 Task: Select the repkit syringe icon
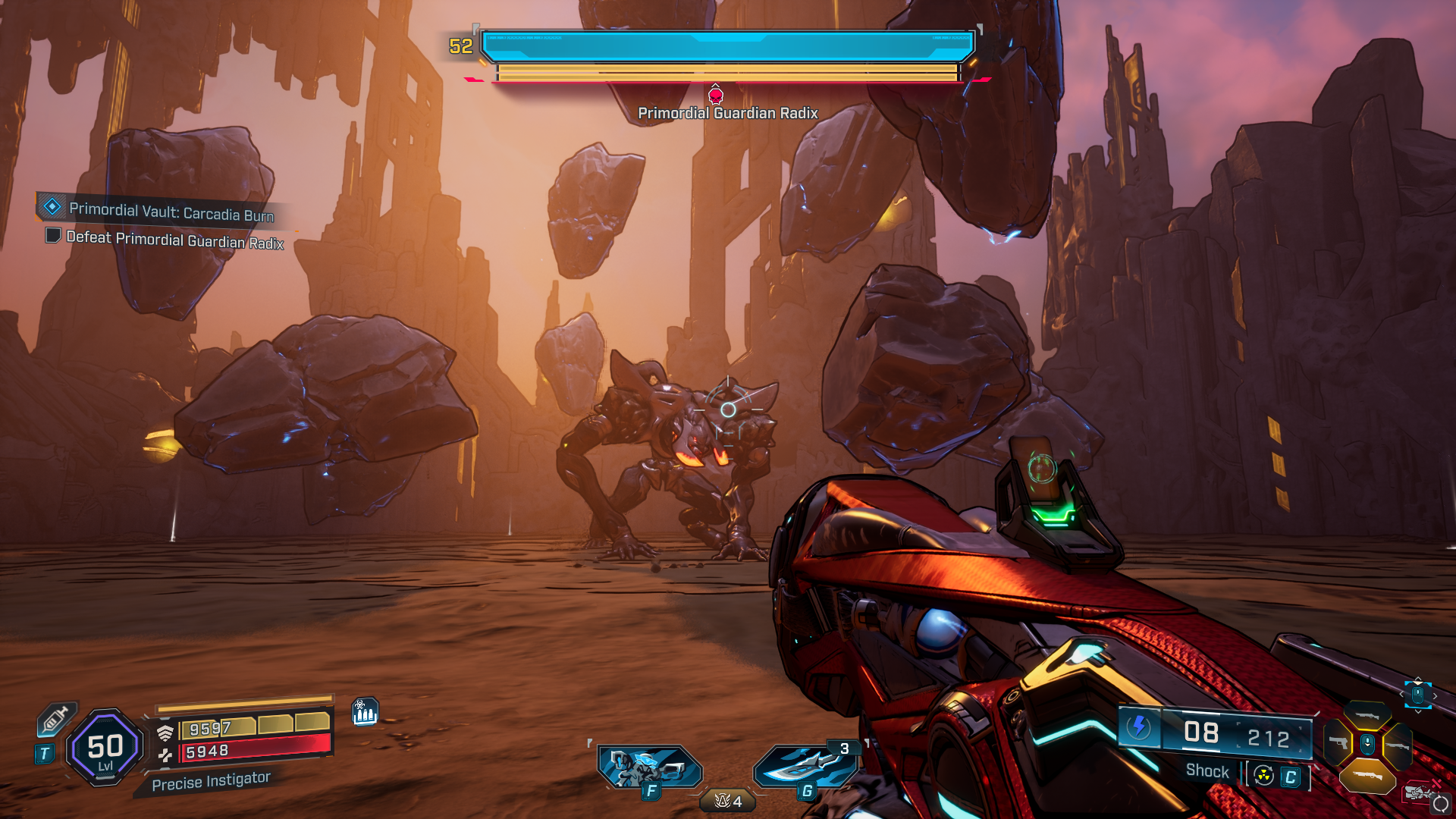point(56,719)
